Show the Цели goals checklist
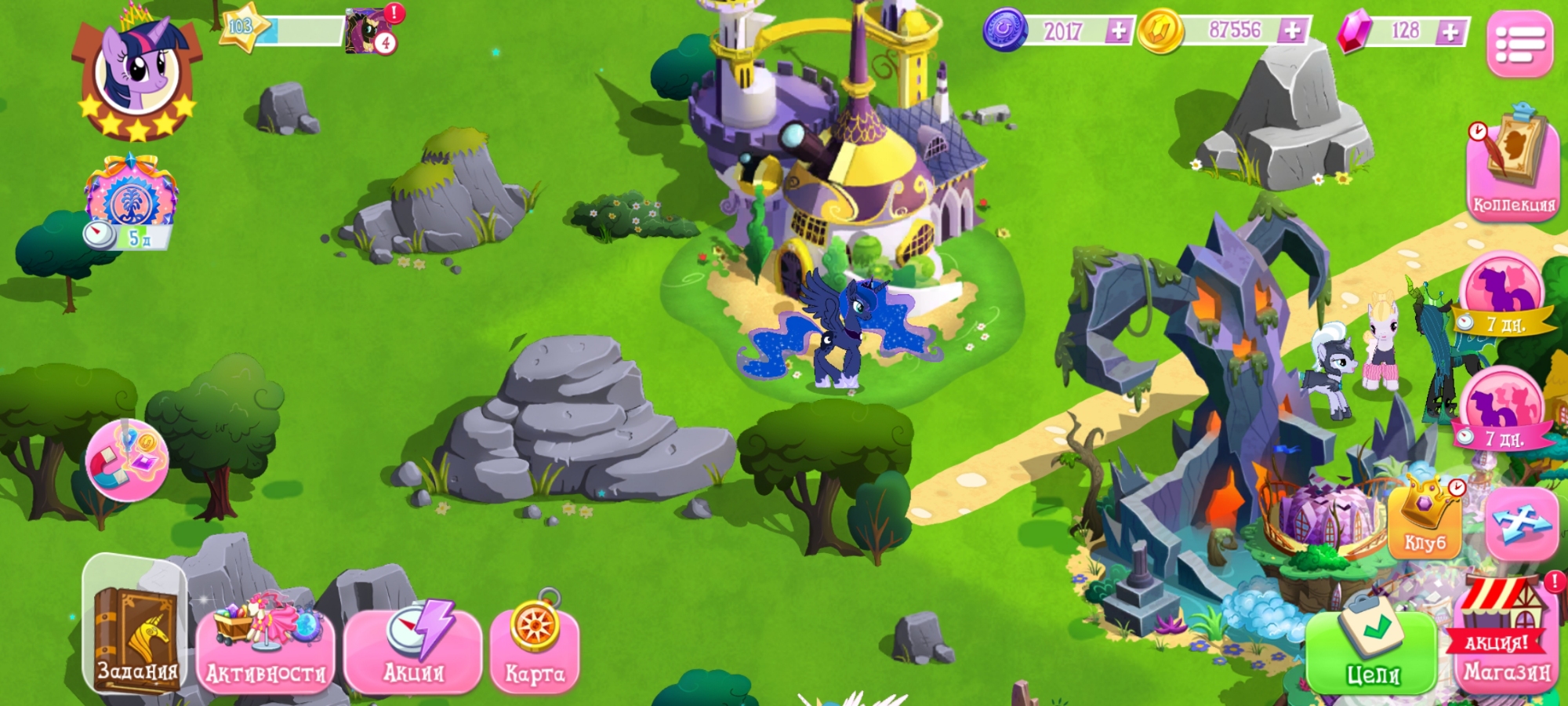1568x706 pixels. coord(1372,650)
